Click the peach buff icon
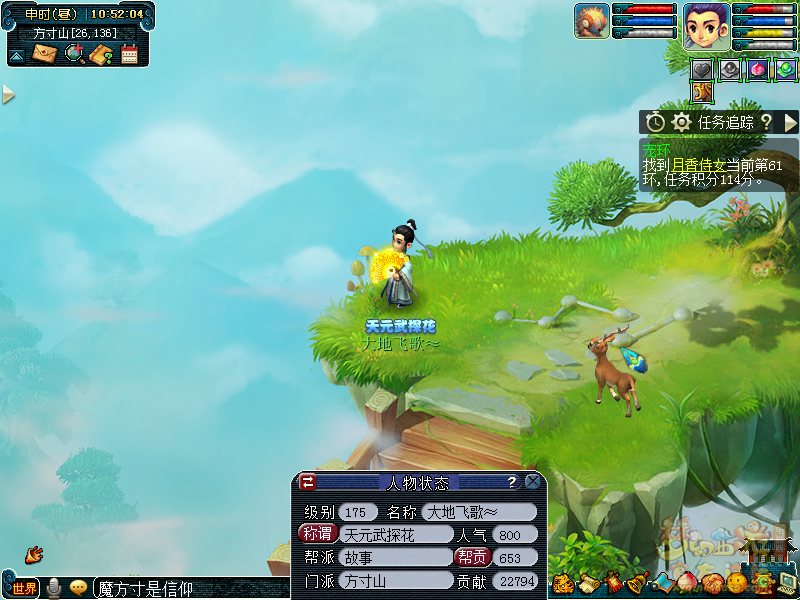 pyautogui.click(x=759, y=70)
